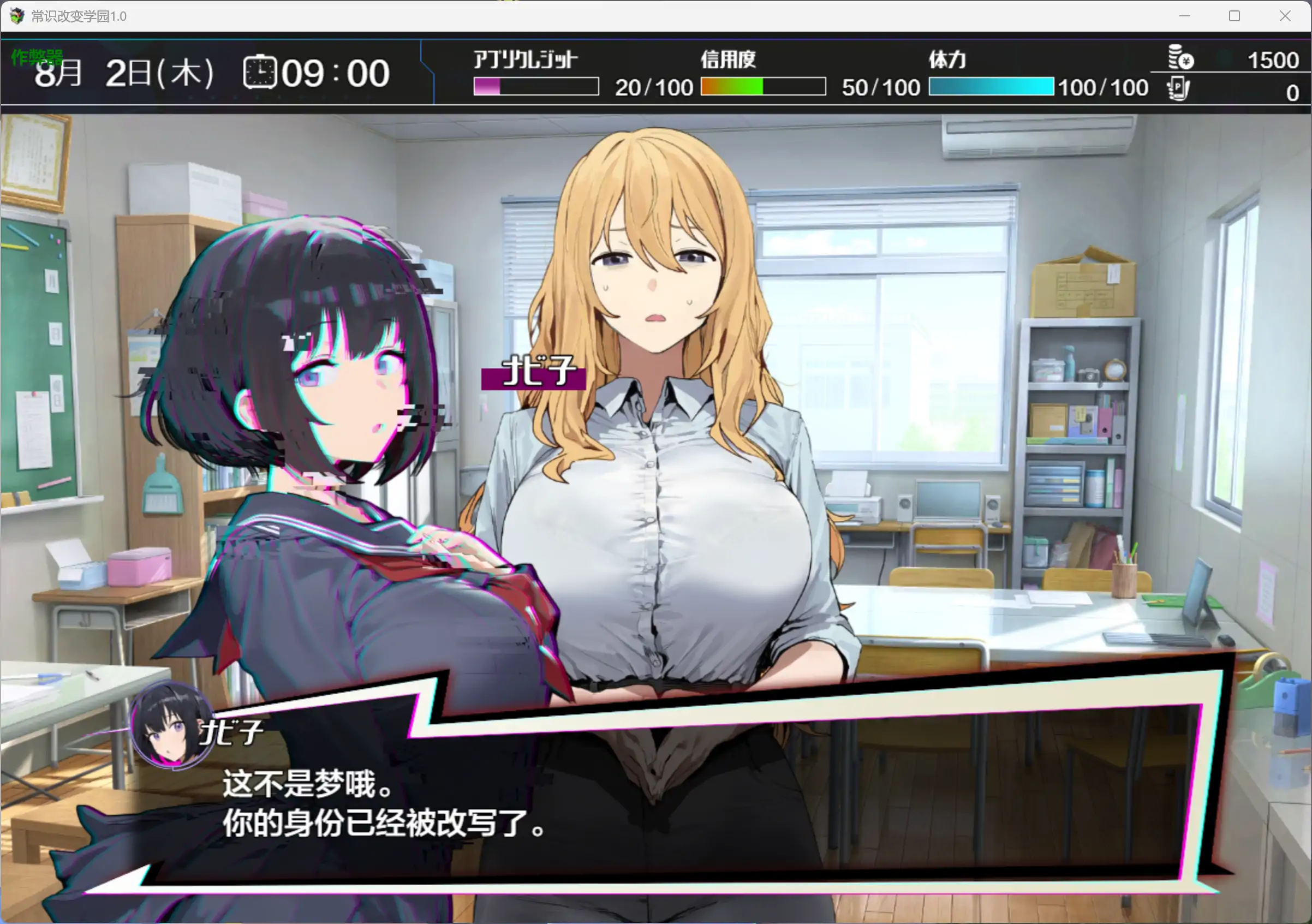Screen dimensions: 1312x924
Task: Click the points value 0
Action: [1291, 93]
